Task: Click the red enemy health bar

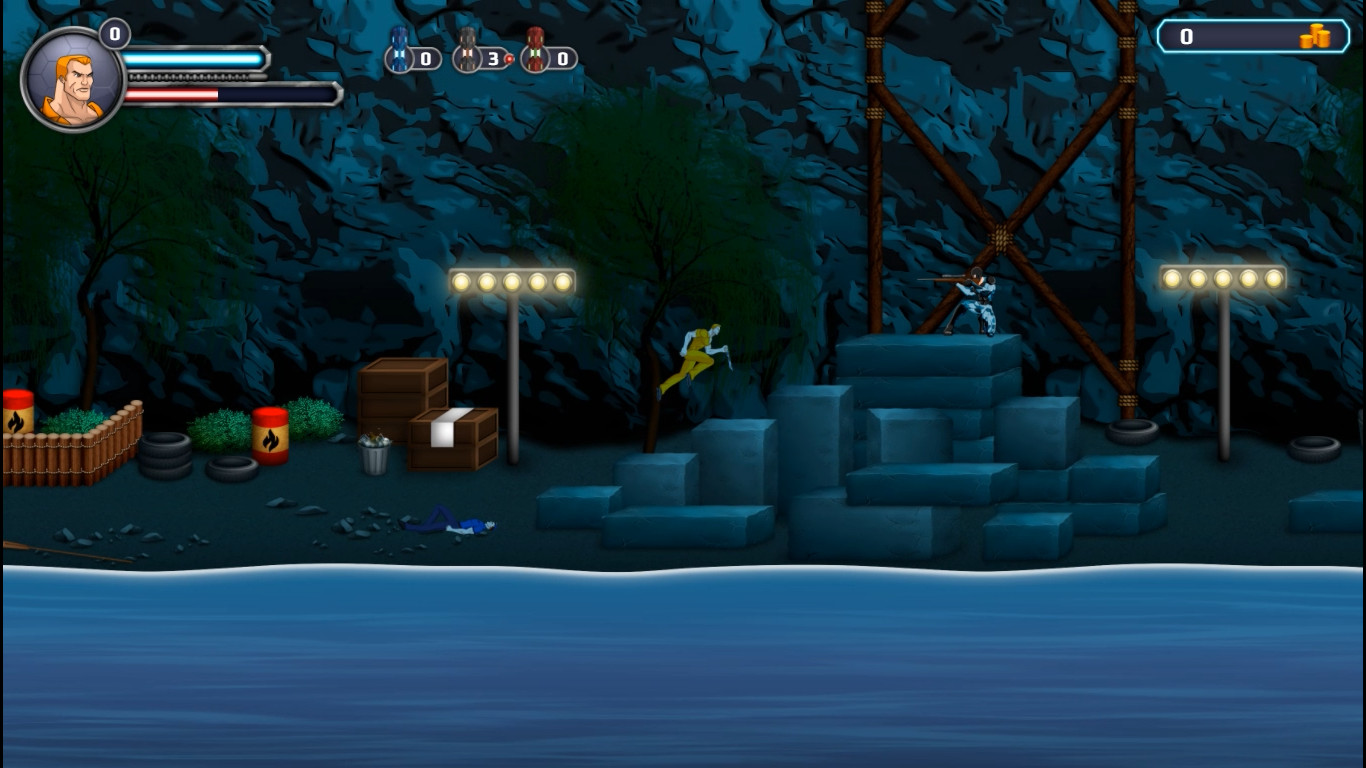Action: pyautogui.click(x=170, y=95)
